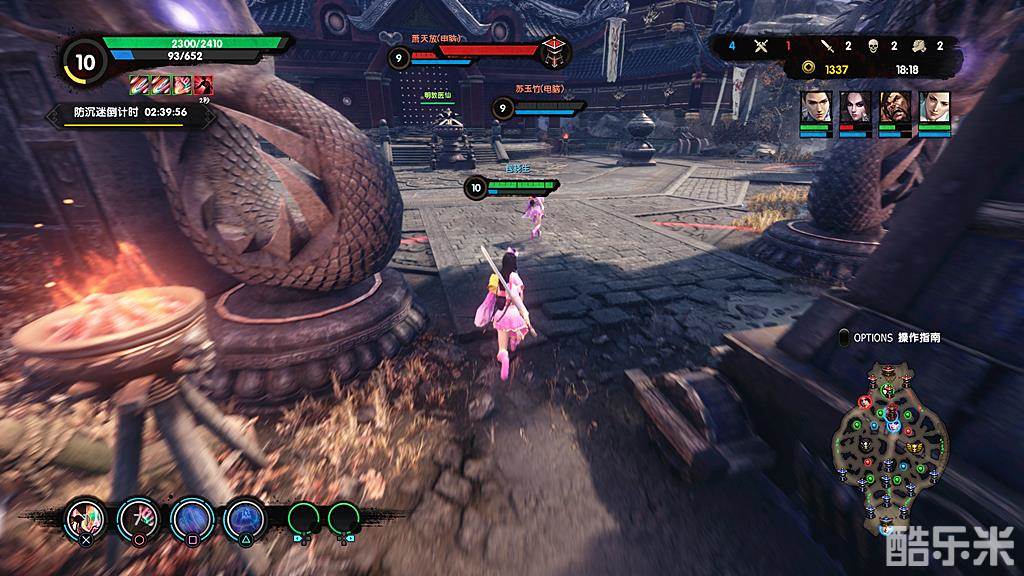The image size is (1024, 576).
Task: Inspect the red silhouette debuff icon
Action: click(204, 85)
